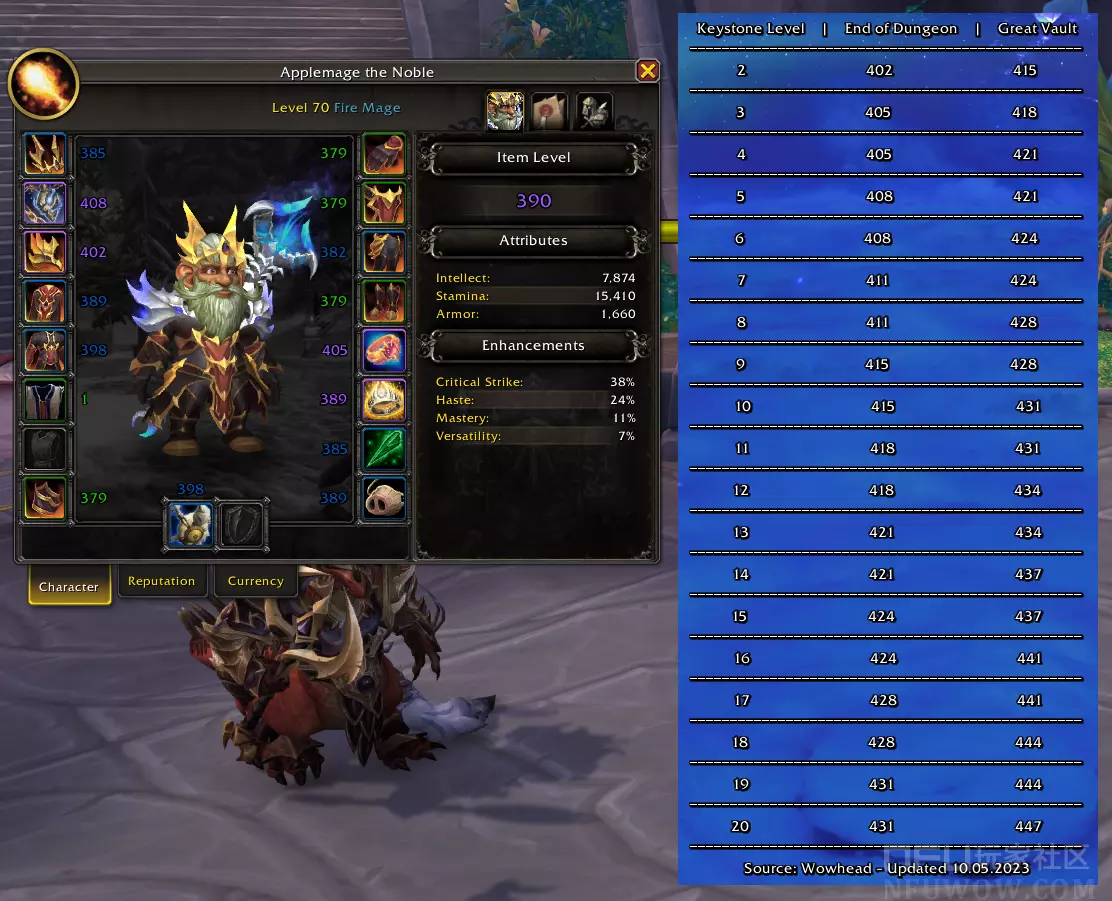Close the character panel with the X
This screenshot has width=1112, height=901.
[x=647, y=71]
